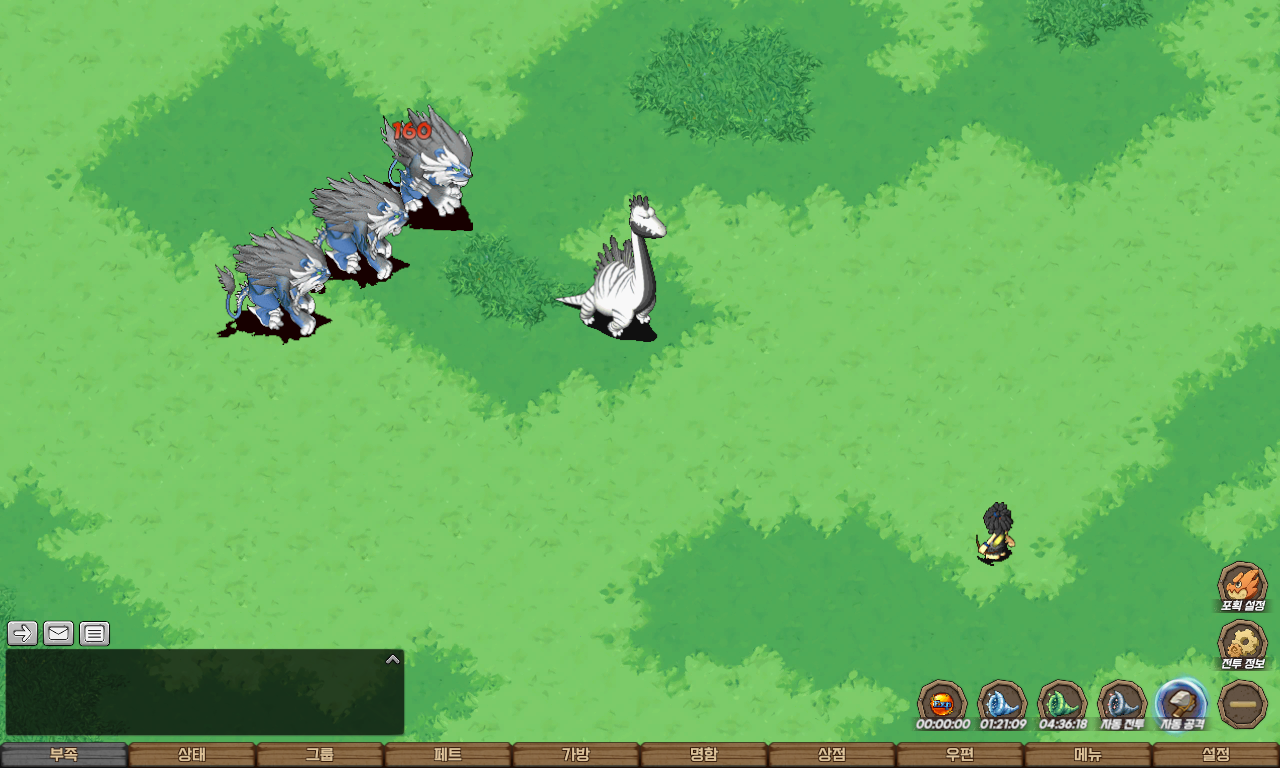Viewport: 1280px width, 768px height.
Task: Open the 가방 (bag) inventory
Action: [x=576, y=755]
